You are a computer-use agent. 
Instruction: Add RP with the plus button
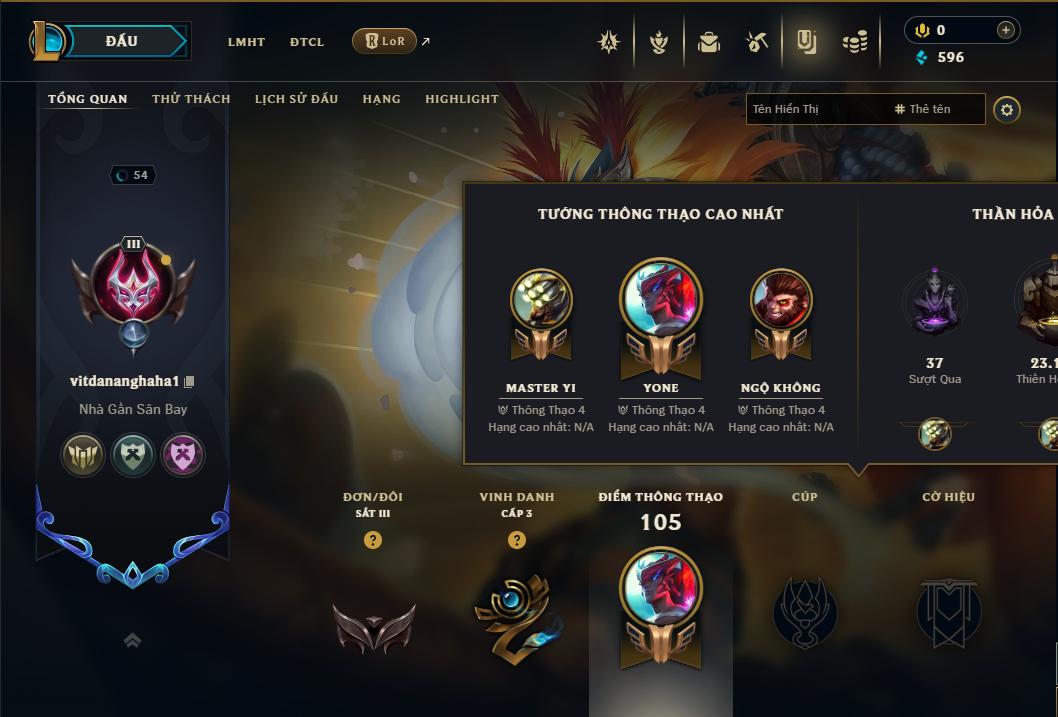click(1005, 30)
